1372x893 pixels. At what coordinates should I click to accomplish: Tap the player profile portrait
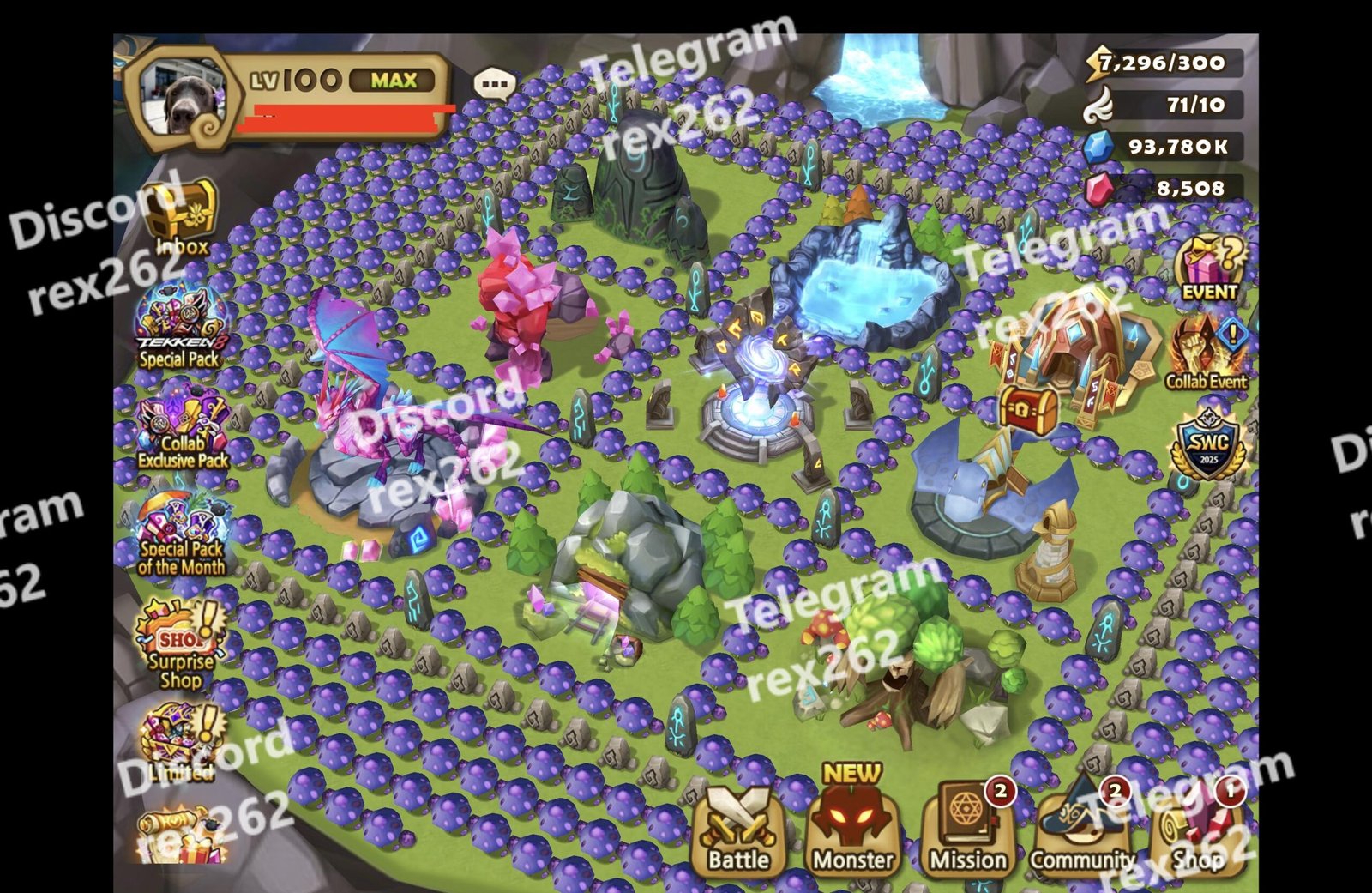click(x=182, y=99)
